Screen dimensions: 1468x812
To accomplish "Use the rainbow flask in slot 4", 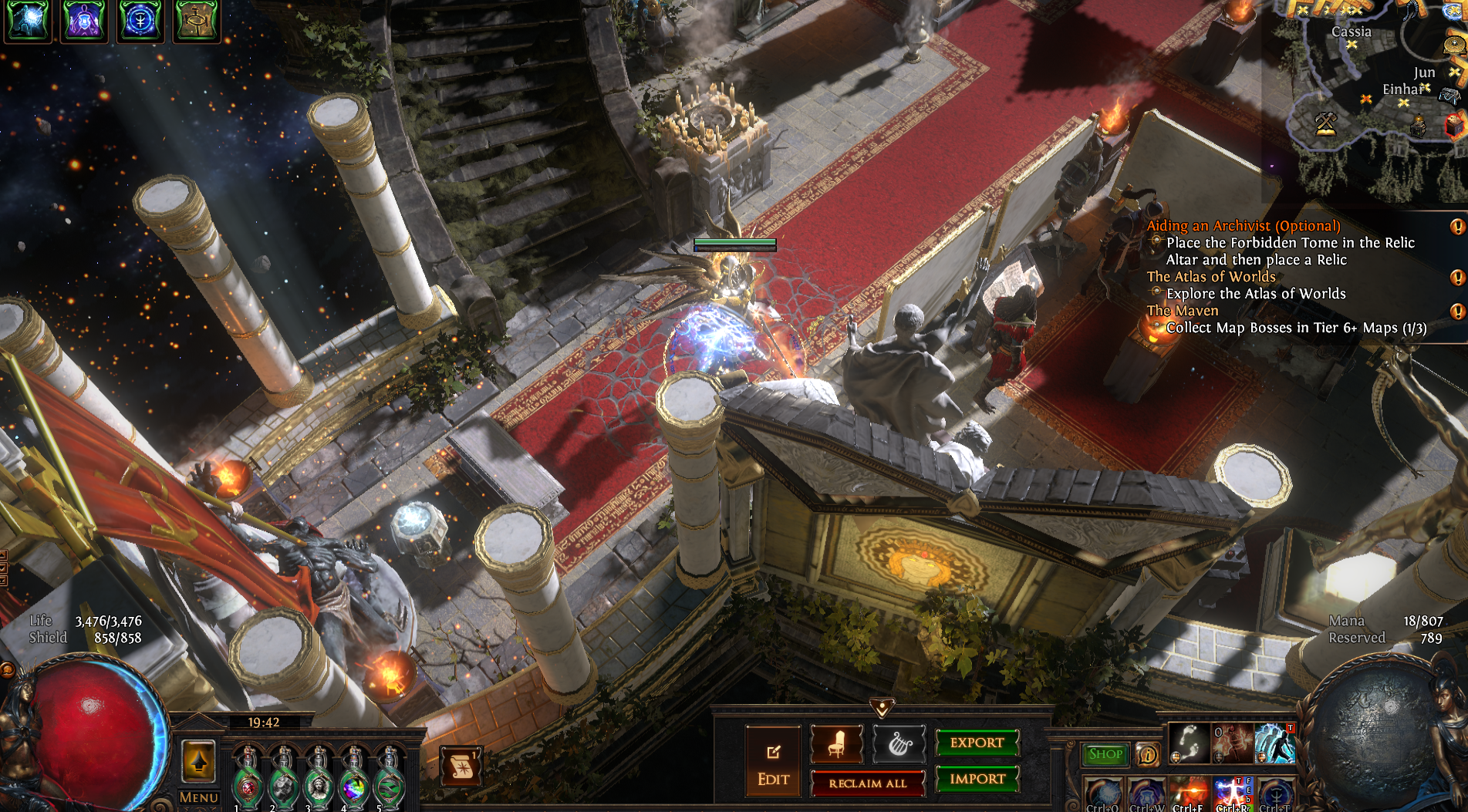I will tap(354, 779).
